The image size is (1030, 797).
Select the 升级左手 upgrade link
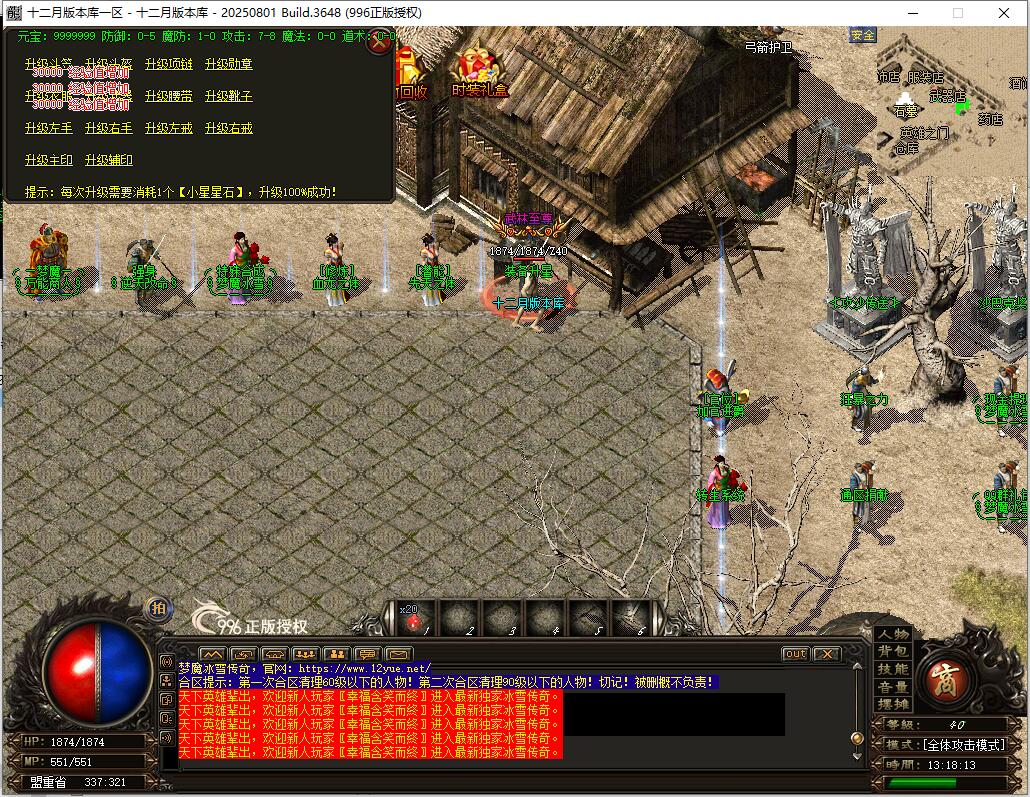pos(49,128)
